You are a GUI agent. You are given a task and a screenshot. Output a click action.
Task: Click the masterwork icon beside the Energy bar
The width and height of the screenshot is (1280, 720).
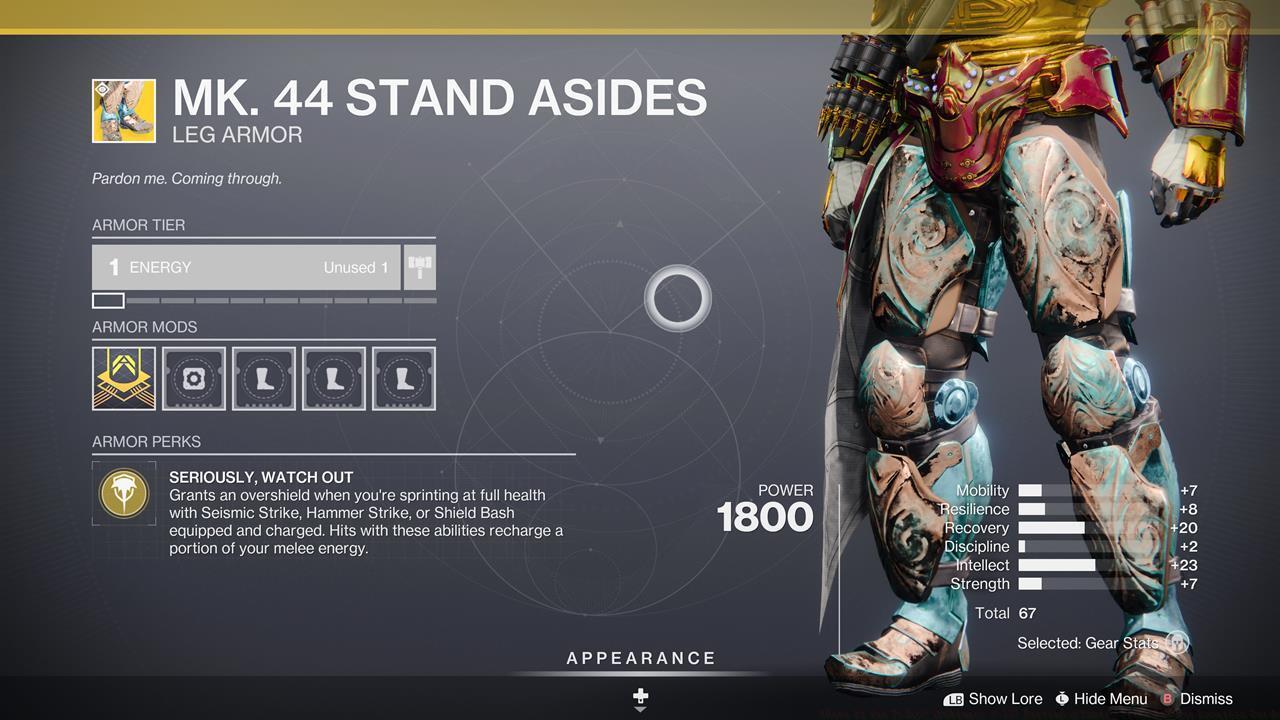click(418, 267)
